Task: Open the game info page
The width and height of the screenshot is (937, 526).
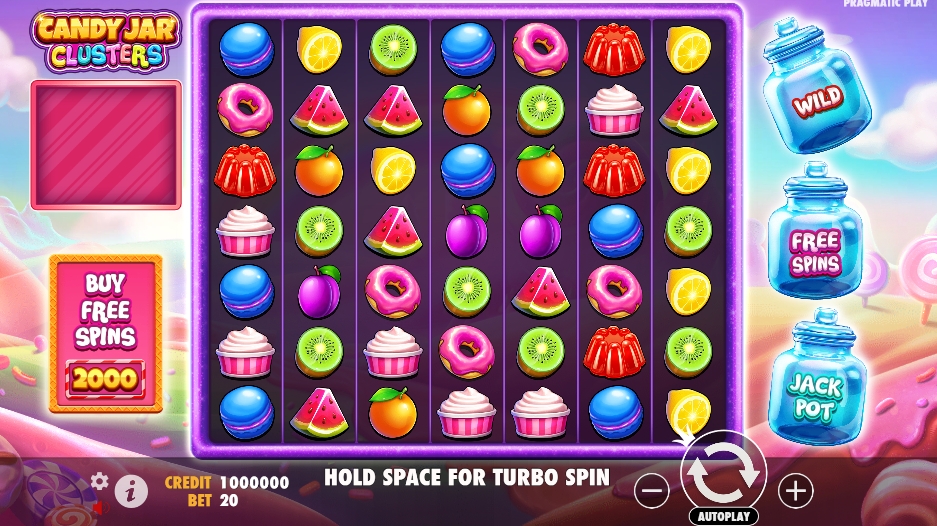Action: [x=130, y=490]
